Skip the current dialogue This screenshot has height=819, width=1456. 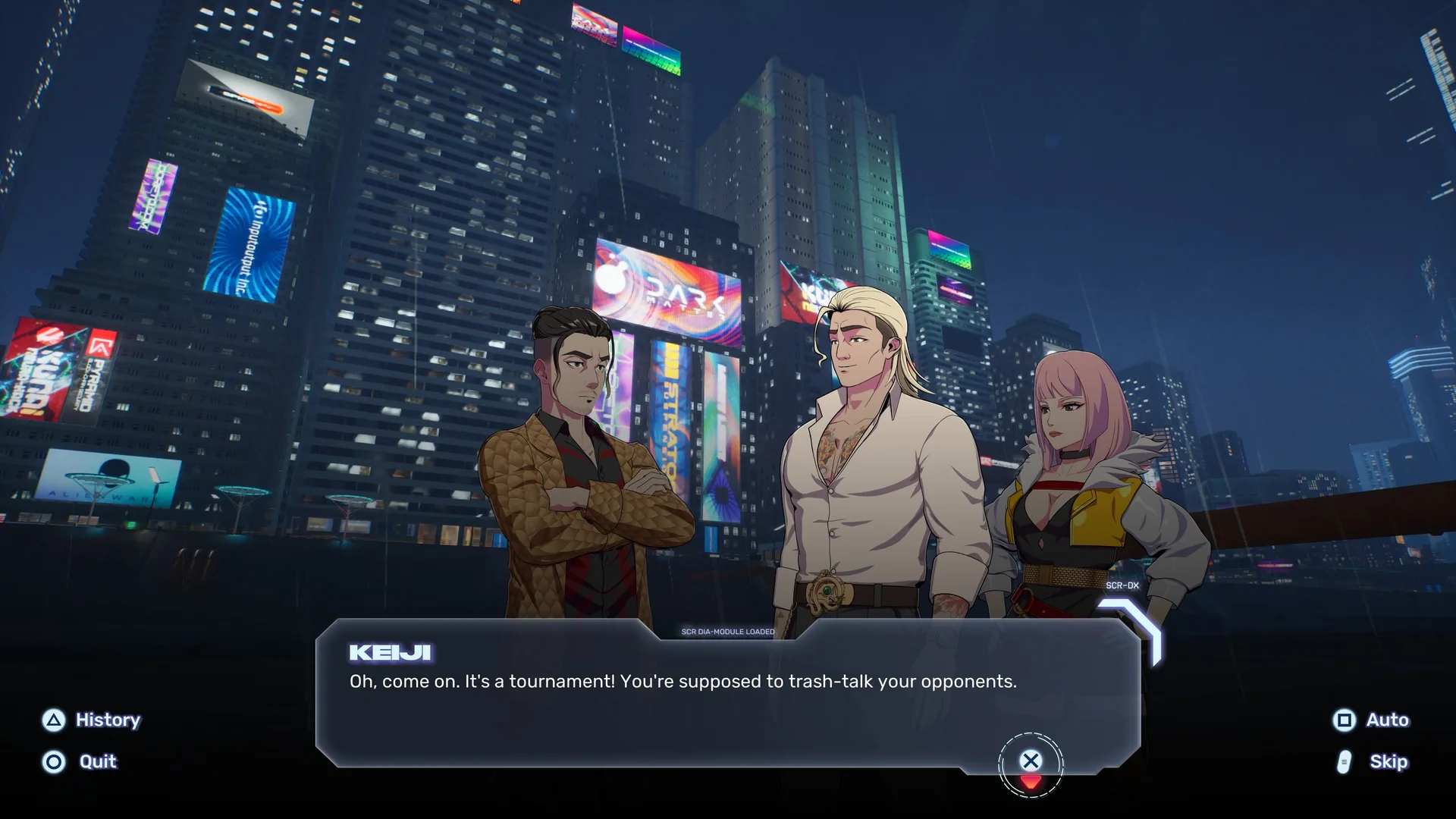1373,761
